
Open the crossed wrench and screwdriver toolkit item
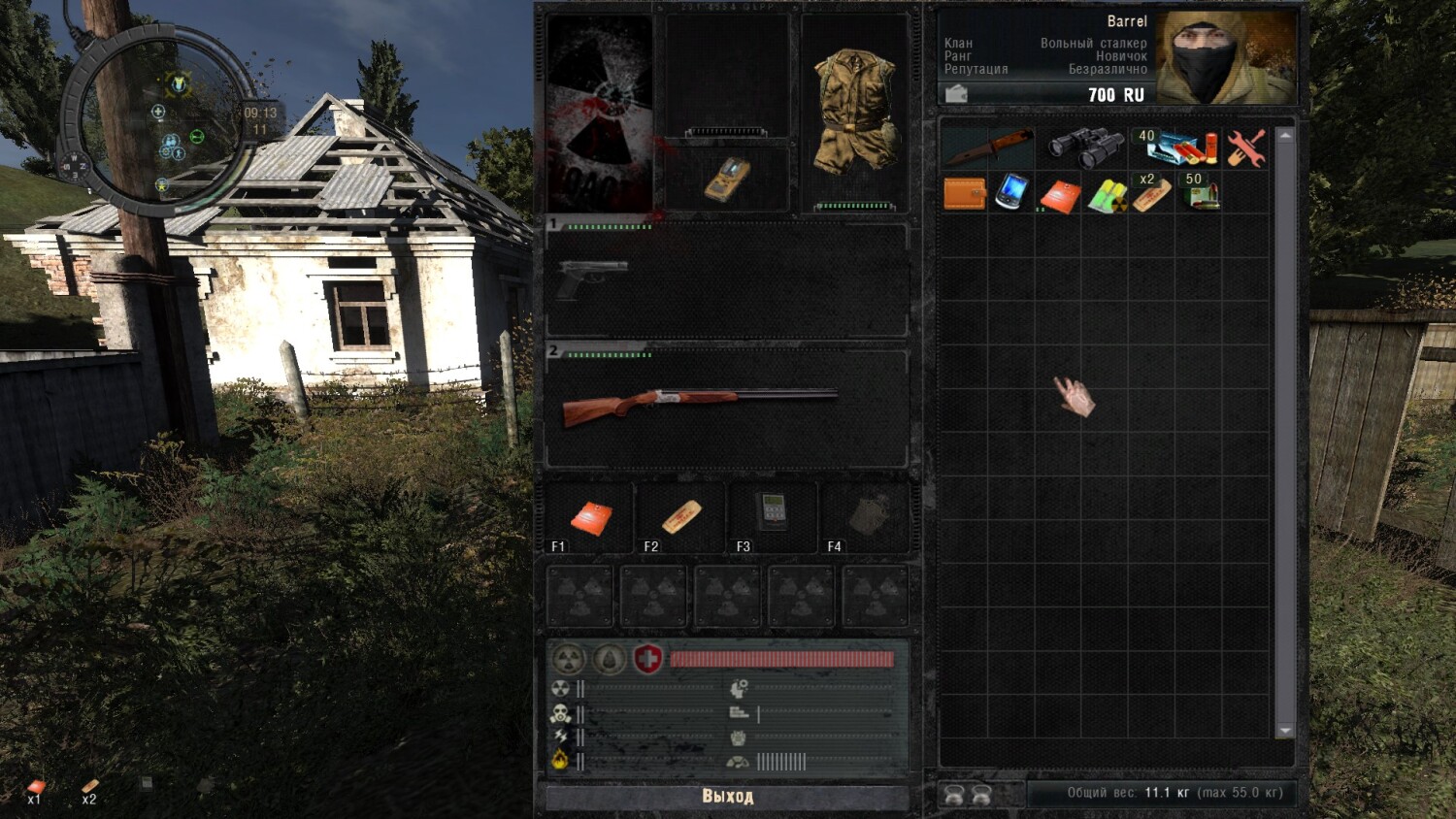[1246, 147]
